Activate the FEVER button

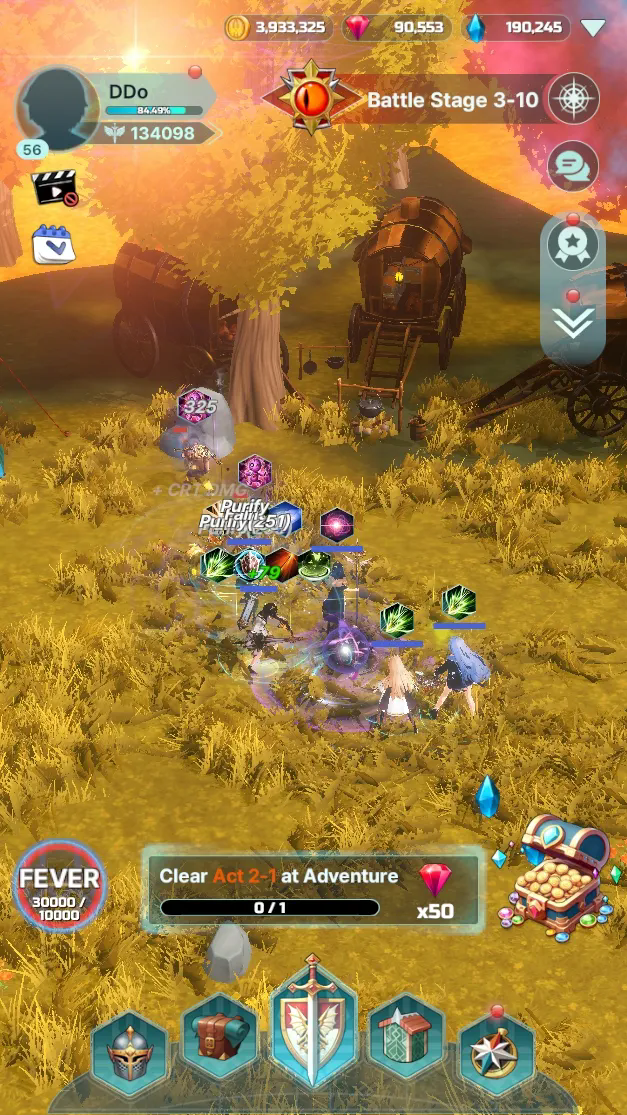pyautogui.click(x=61, y=887)
